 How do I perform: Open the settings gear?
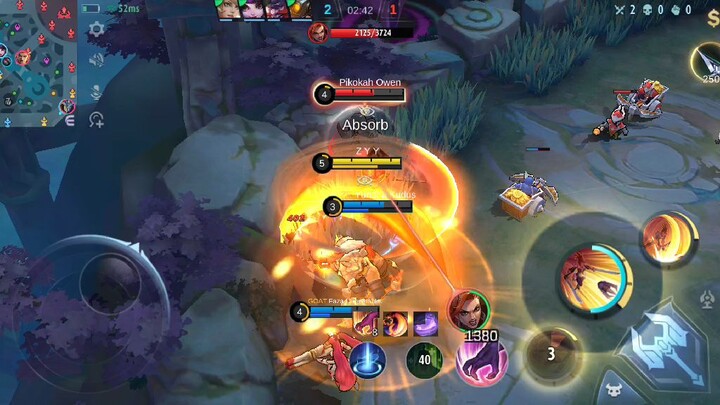point(97,29)
